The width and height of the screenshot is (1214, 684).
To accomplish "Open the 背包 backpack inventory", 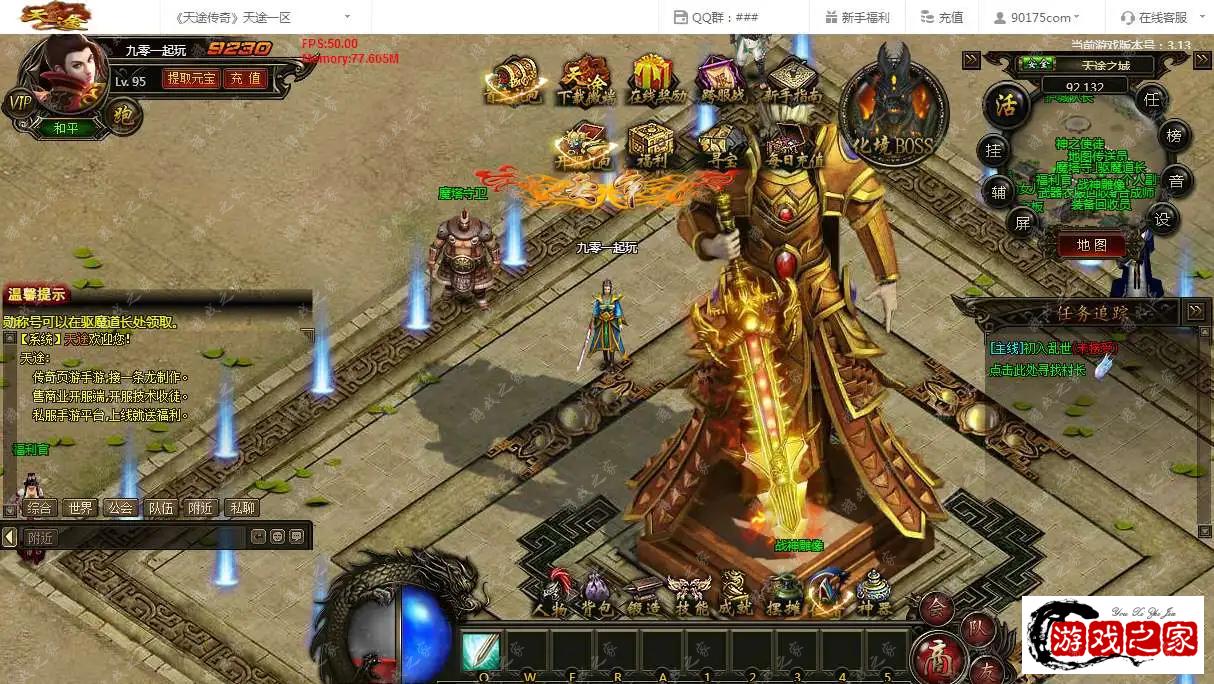I will [595, 592].
